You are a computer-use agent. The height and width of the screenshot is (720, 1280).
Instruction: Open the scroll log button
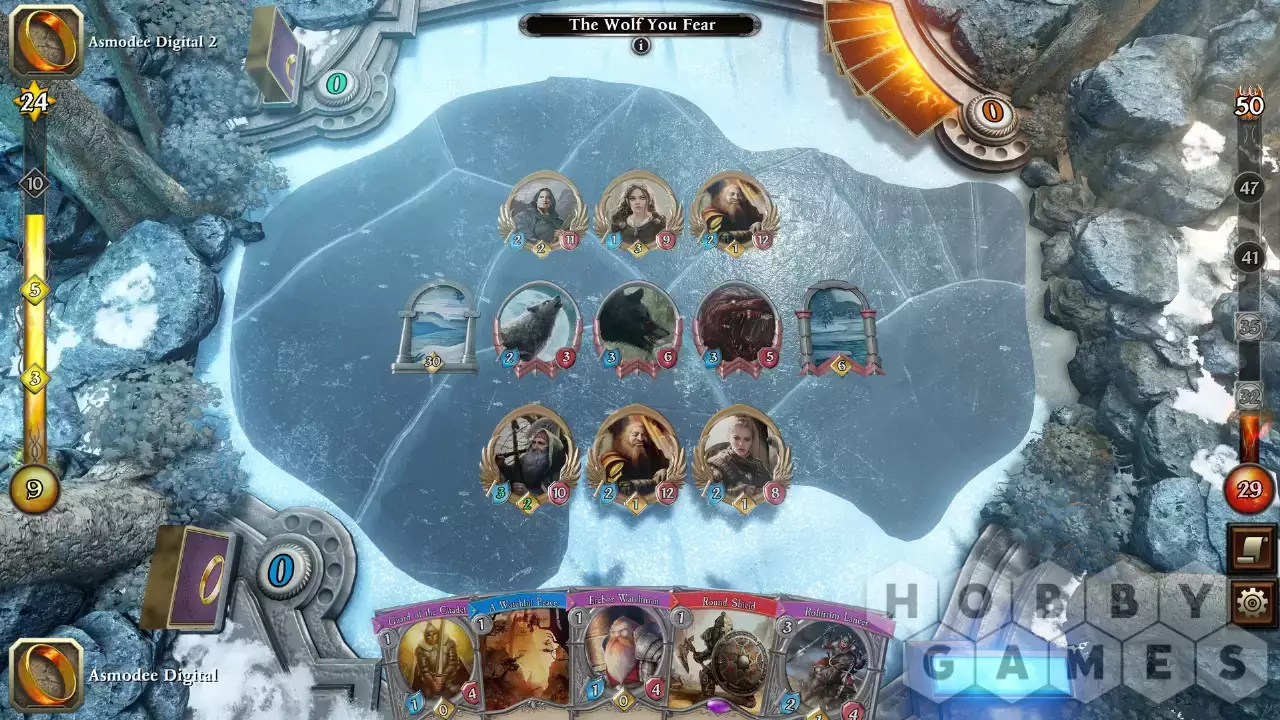1253,550
